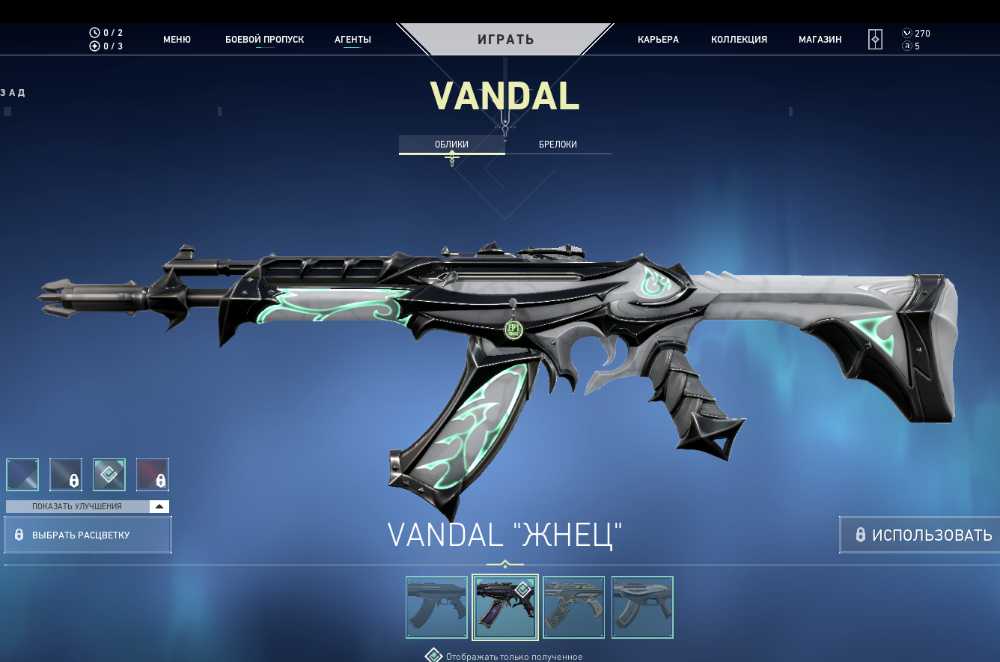Switch to the ОБЛИКИ skins tab
Image resolution: width=1000 pixels, height=662 pixels.
tap(452, 145)
